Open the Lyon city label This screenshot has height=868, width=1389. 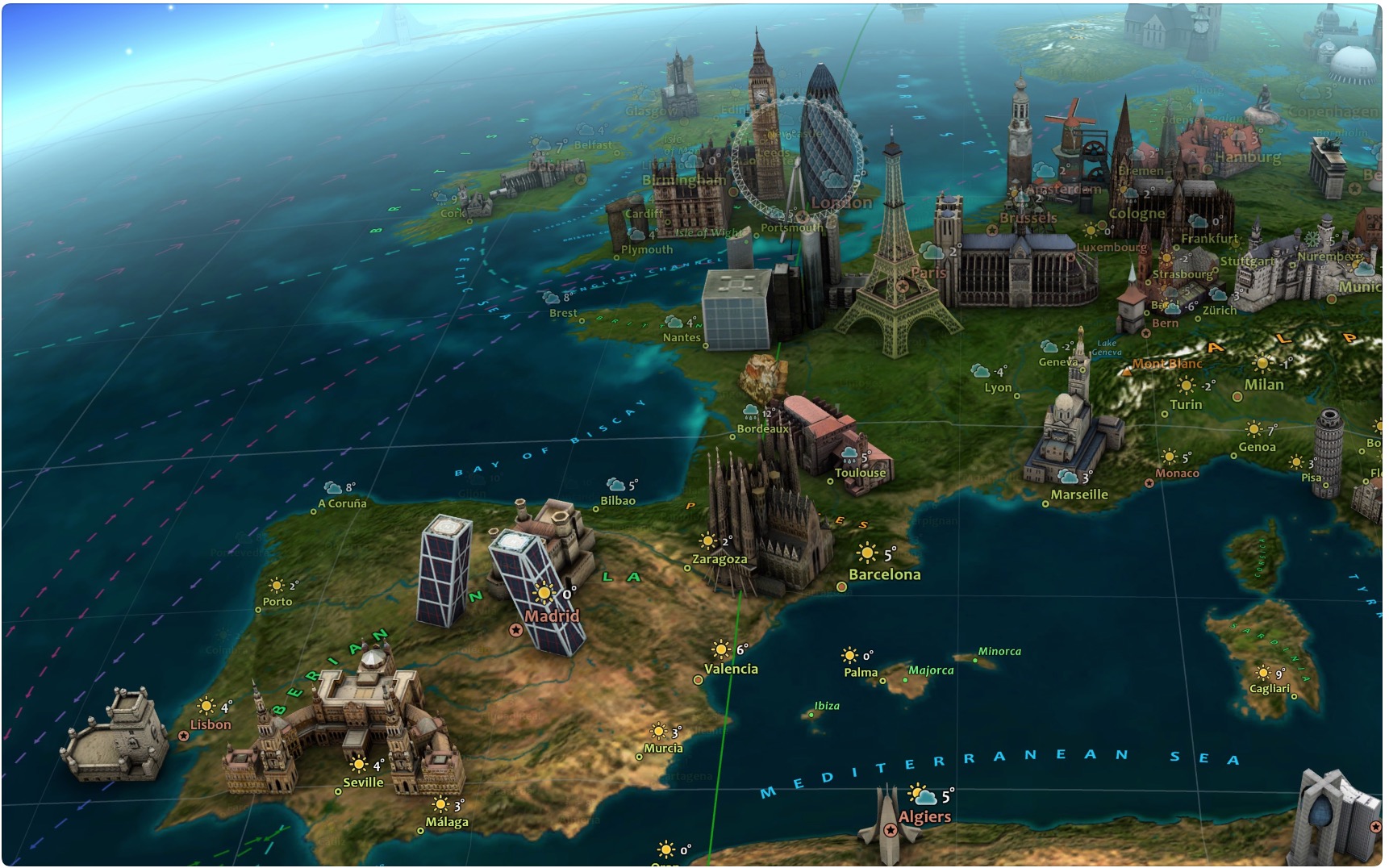coord(998,388)
